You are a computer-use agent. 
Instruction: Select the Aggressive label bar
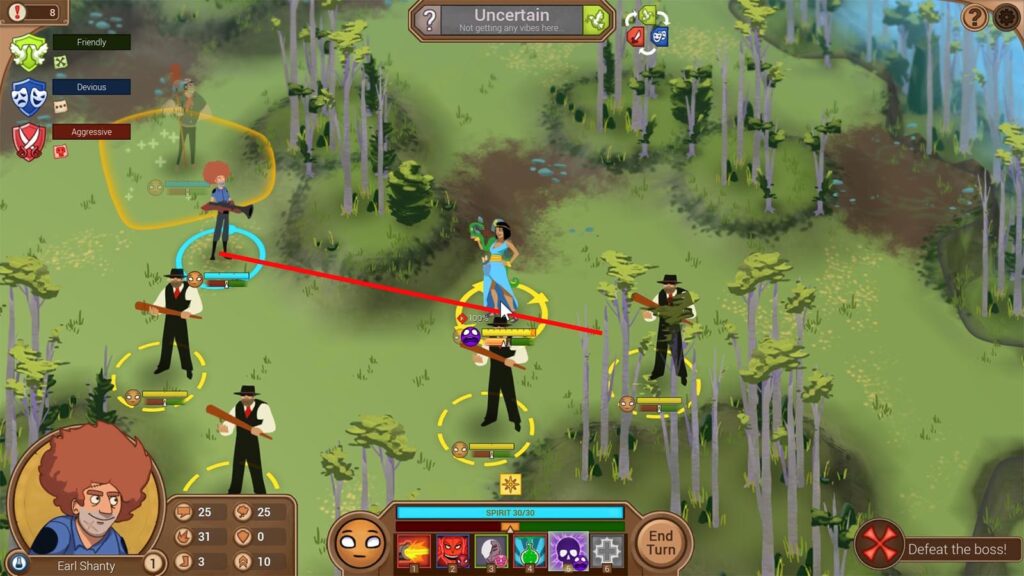coord(91,131)
